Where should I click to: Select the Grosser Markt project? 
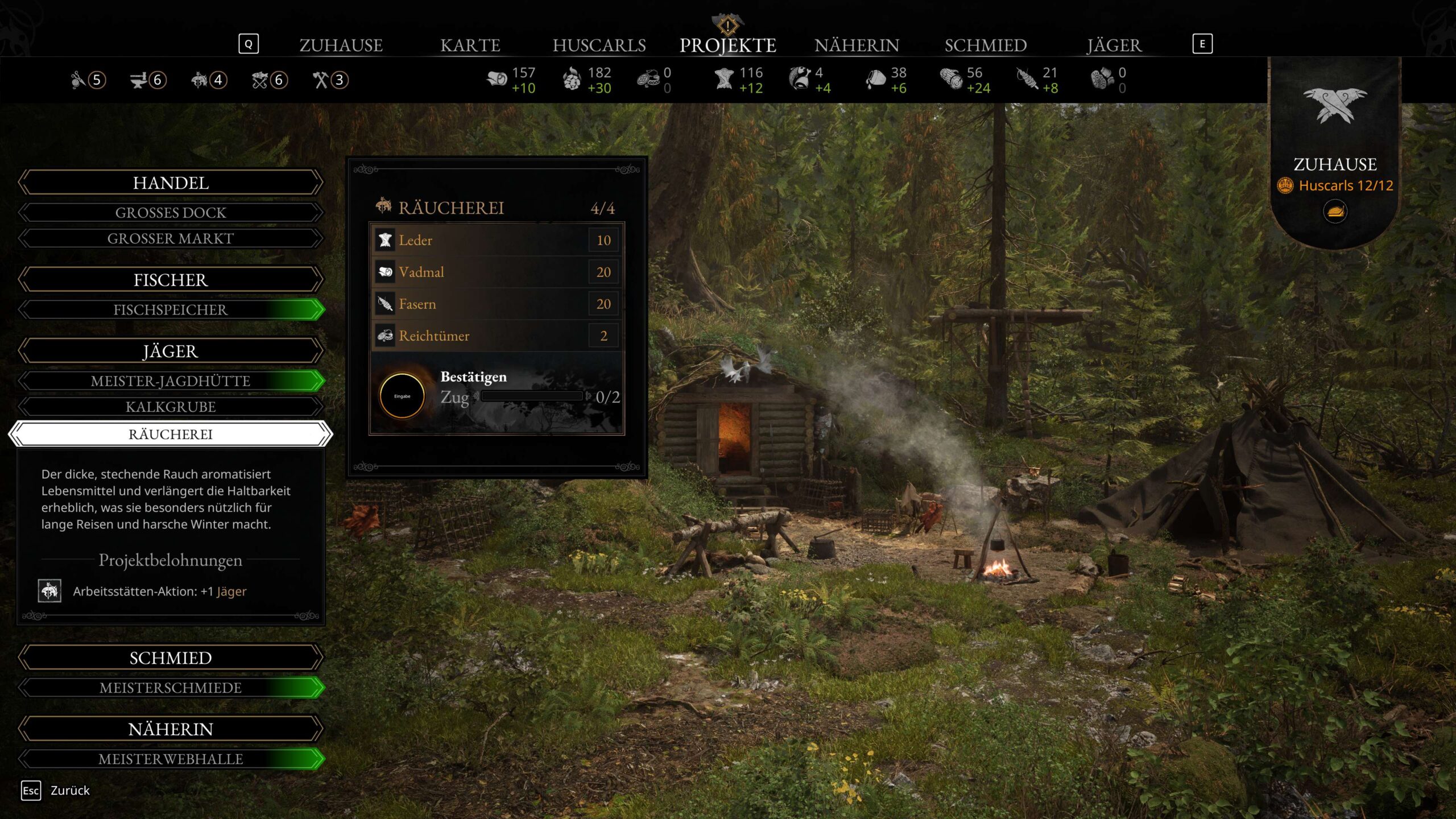171,238
